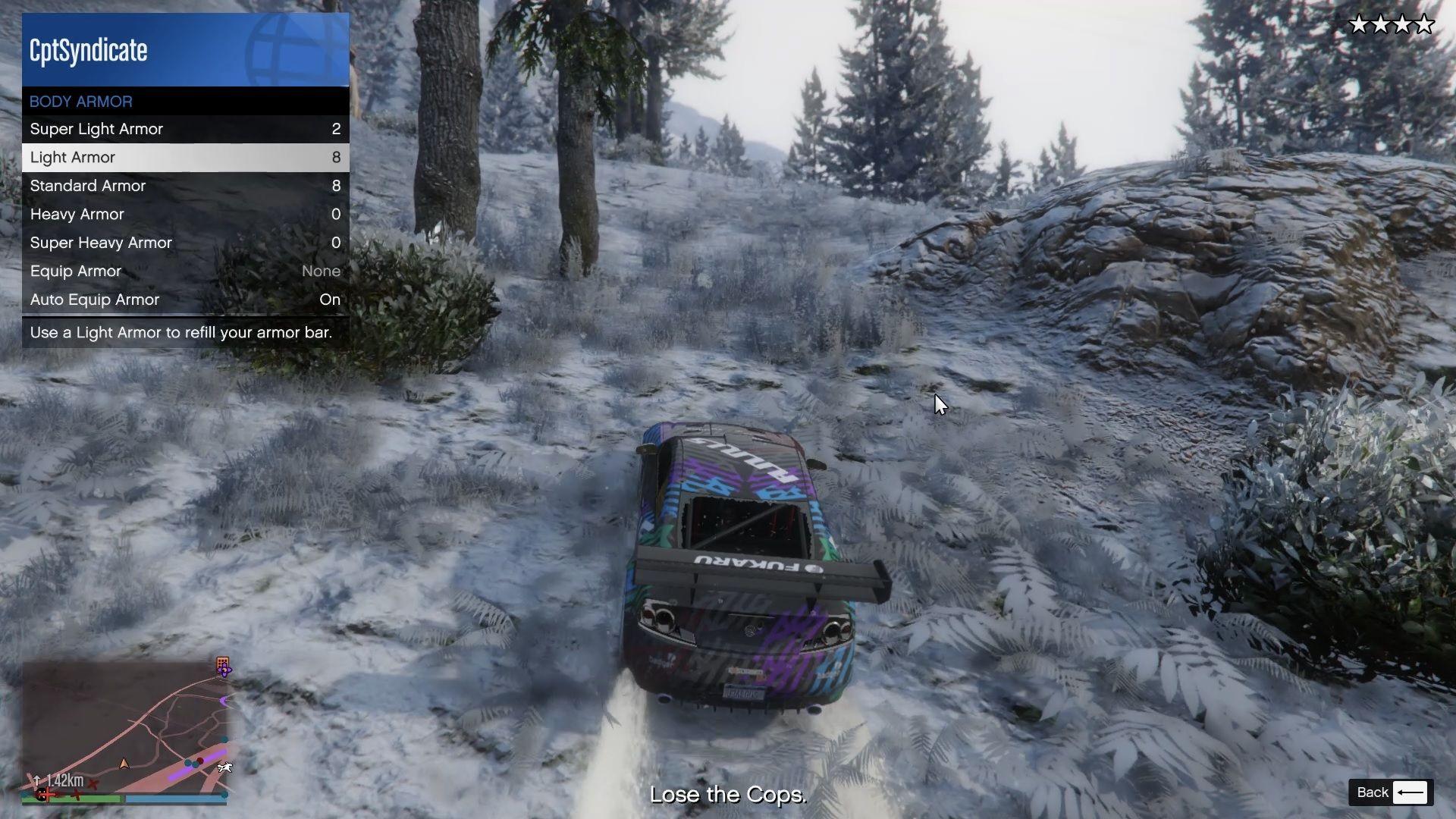Use the Light Armor option
The width and height of the screenshot is (1456, 819).
coord(185,158)
